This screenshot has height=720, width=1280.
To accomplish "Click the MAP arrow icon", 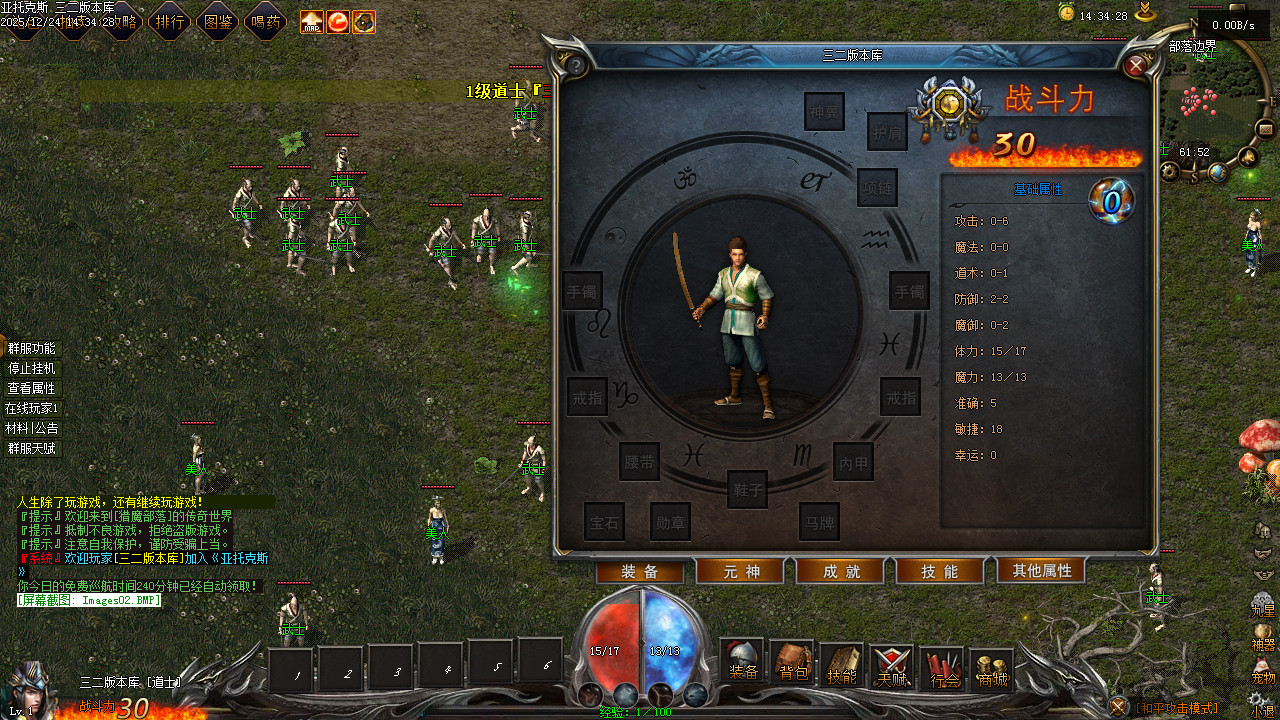I will point(312,22).
